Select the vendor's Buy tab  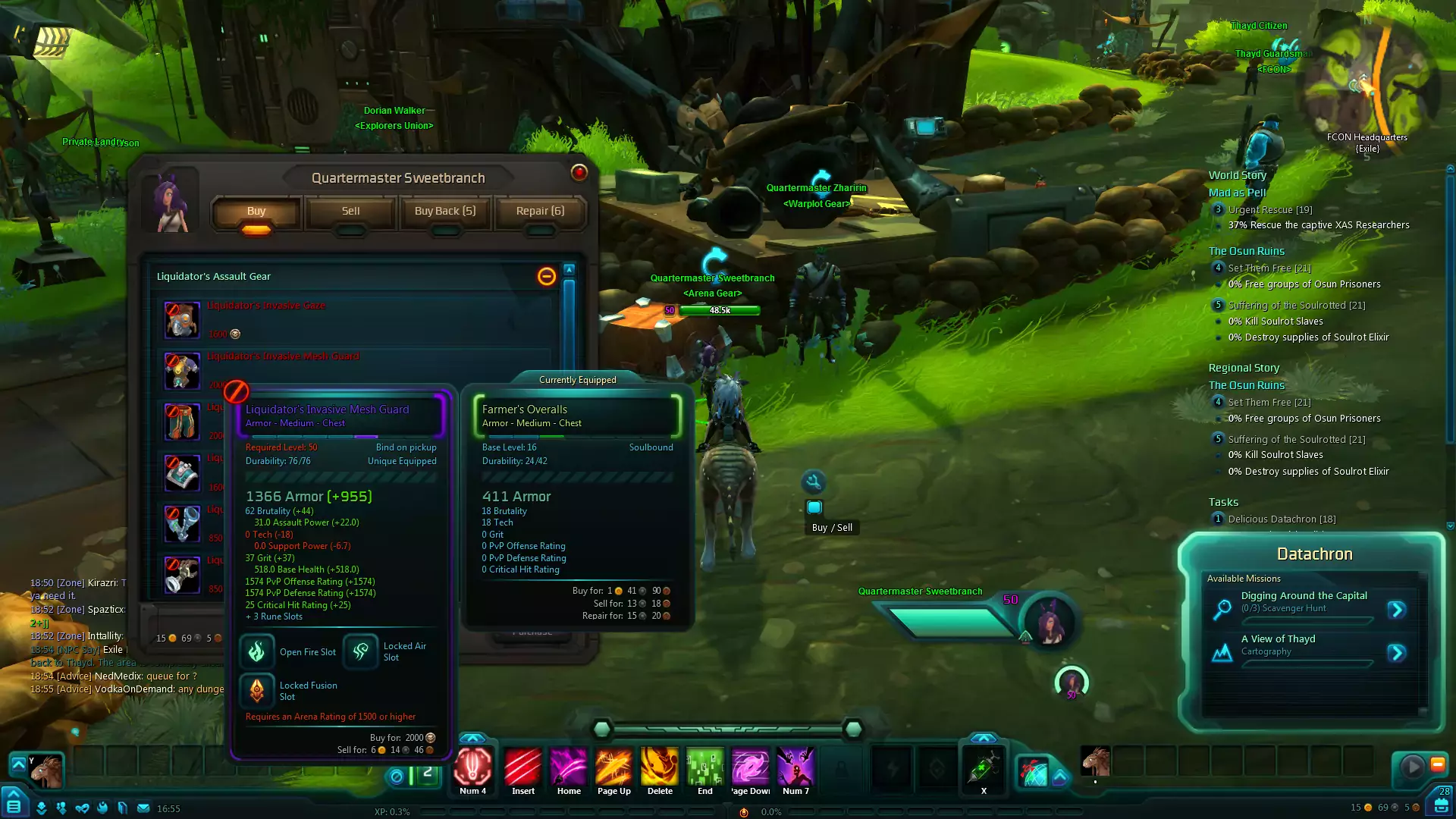click(256, 212)
